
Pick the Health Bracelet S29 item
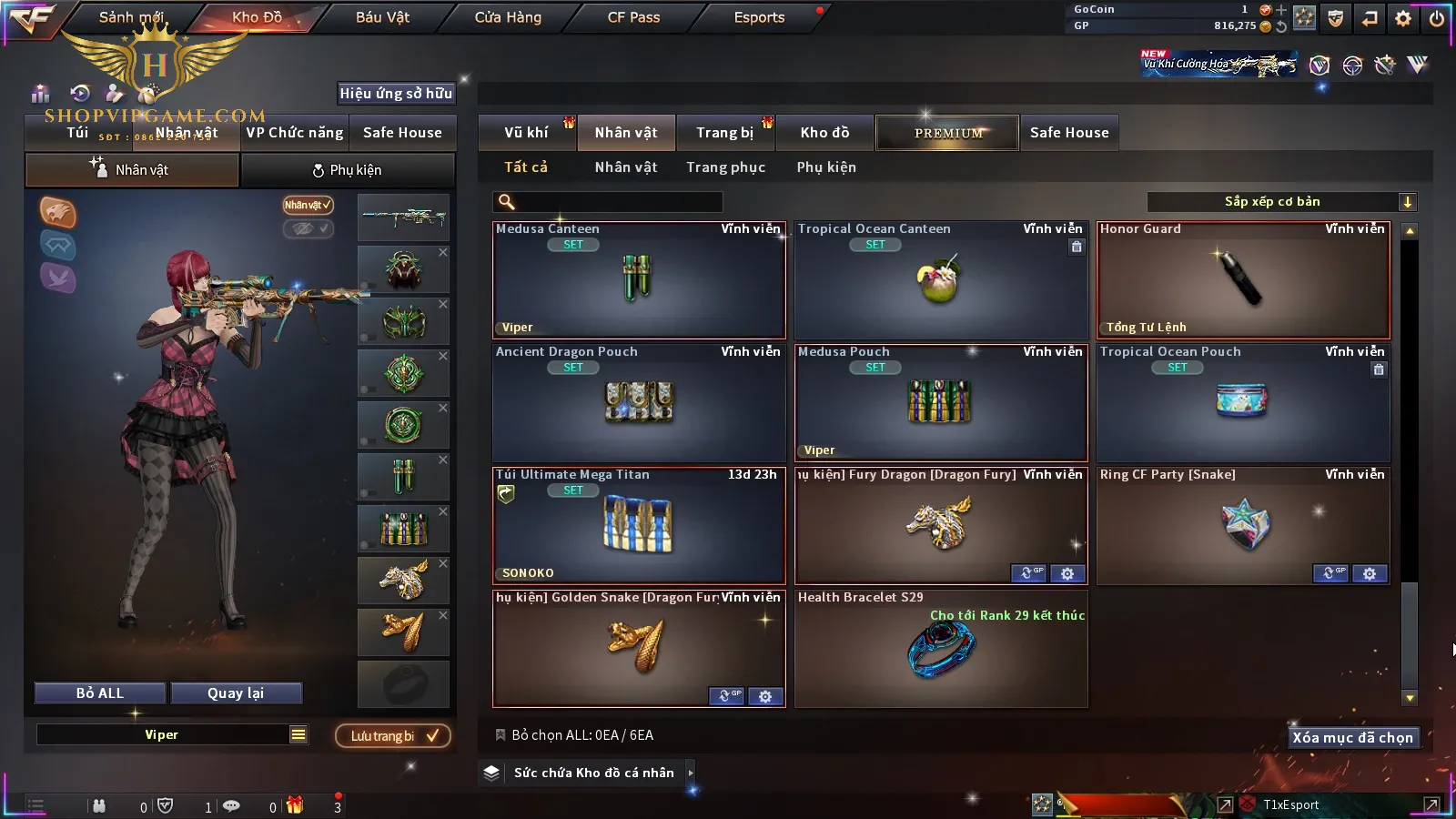click(x=941, y=649)
